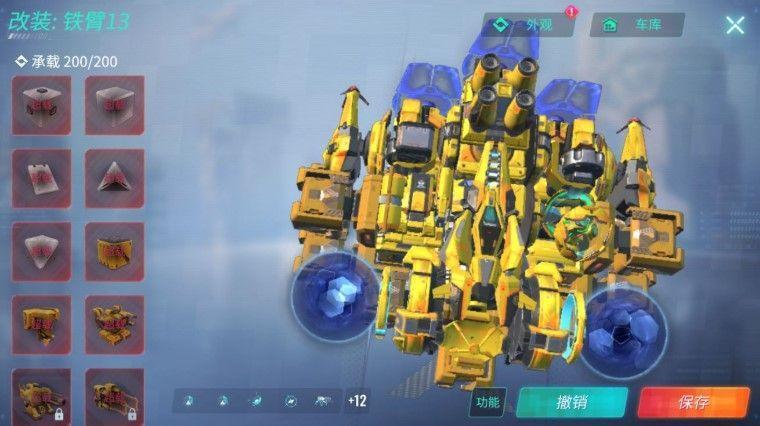Undo changes with the 撤销 button
Screen dimensions: 760x426
(571, 402)
